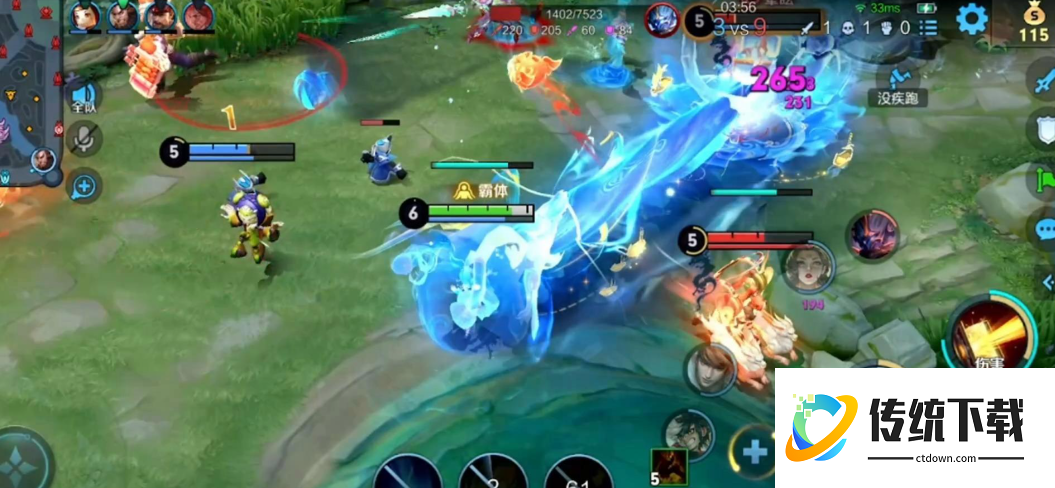Toggle the muted microphone button
This screenshot has height=488, width=1055.
tap(84, 141)
